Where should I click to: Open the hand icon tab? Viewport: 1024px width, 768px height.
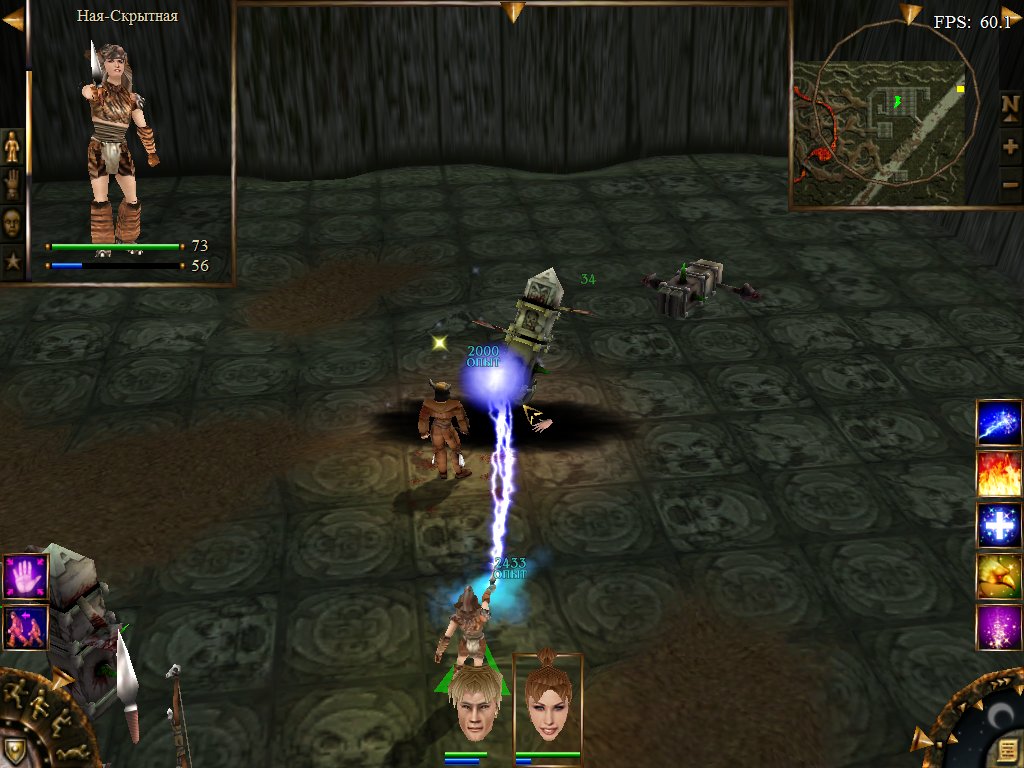pos(12,186)
